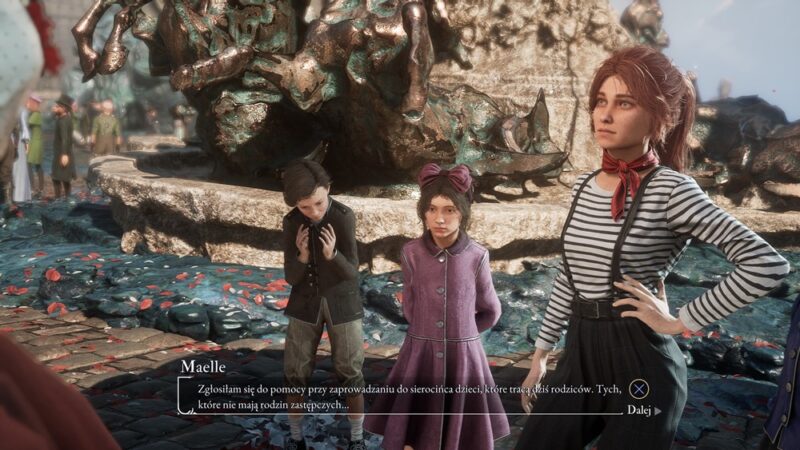The width and height of the screenshot is (800, 450).
Task: Continue the dialogue with the Dalej label
Action: pos(639,410)
